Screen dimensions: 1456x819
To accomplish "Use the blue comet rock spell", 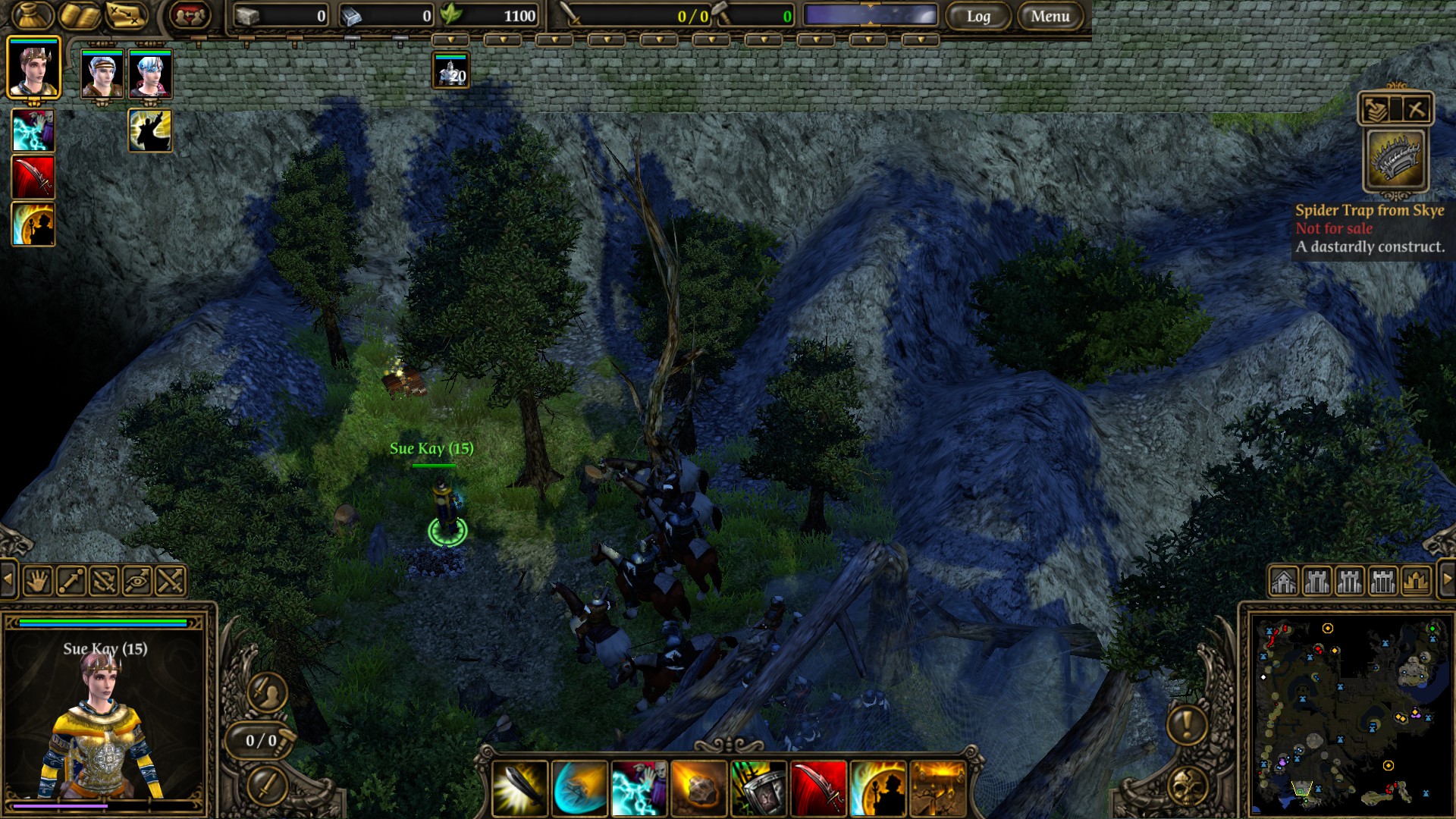I will point(579,789).
